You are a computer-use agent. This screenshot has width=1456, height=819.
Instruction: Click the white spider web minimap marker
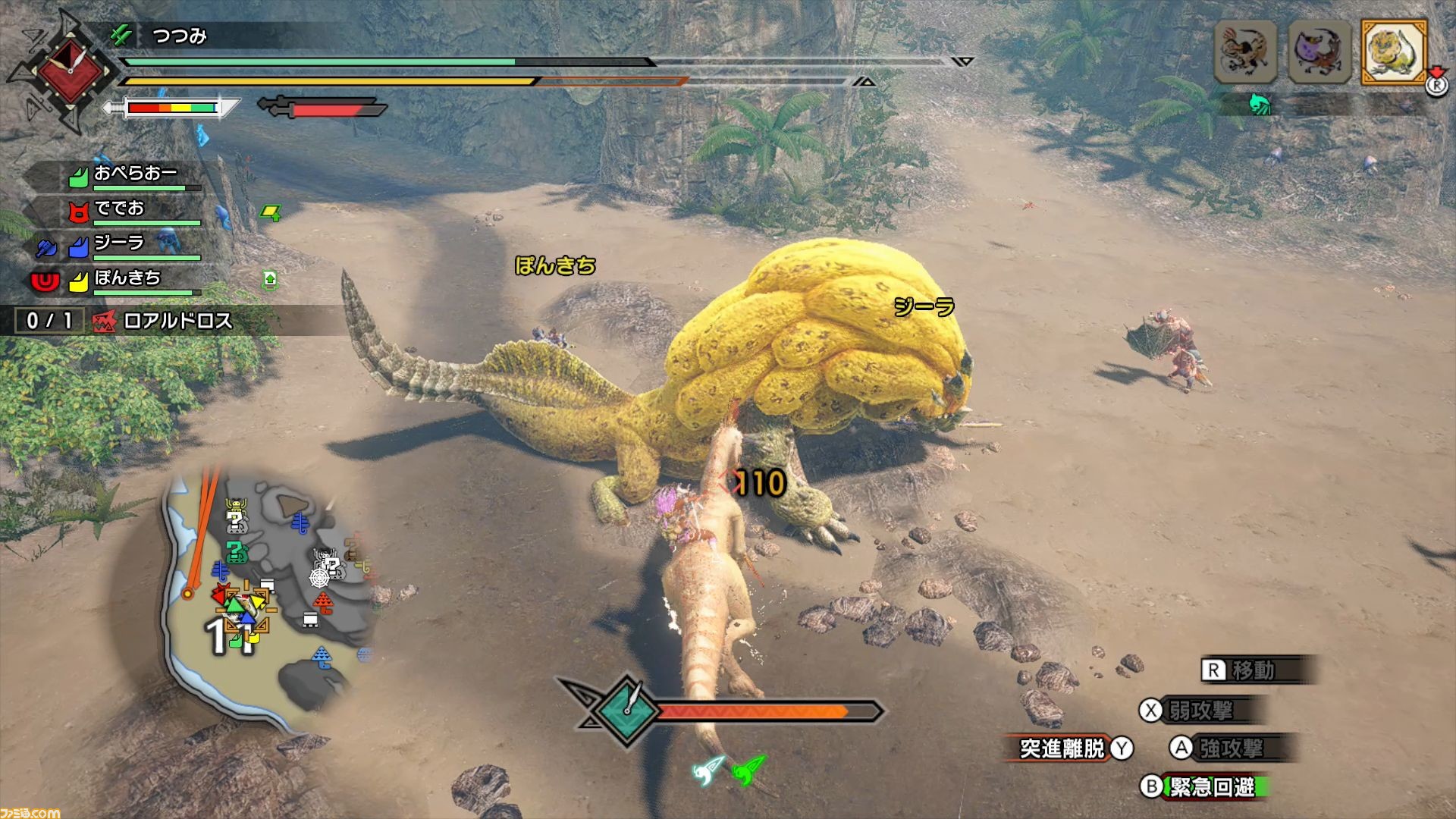click(319, 578)
